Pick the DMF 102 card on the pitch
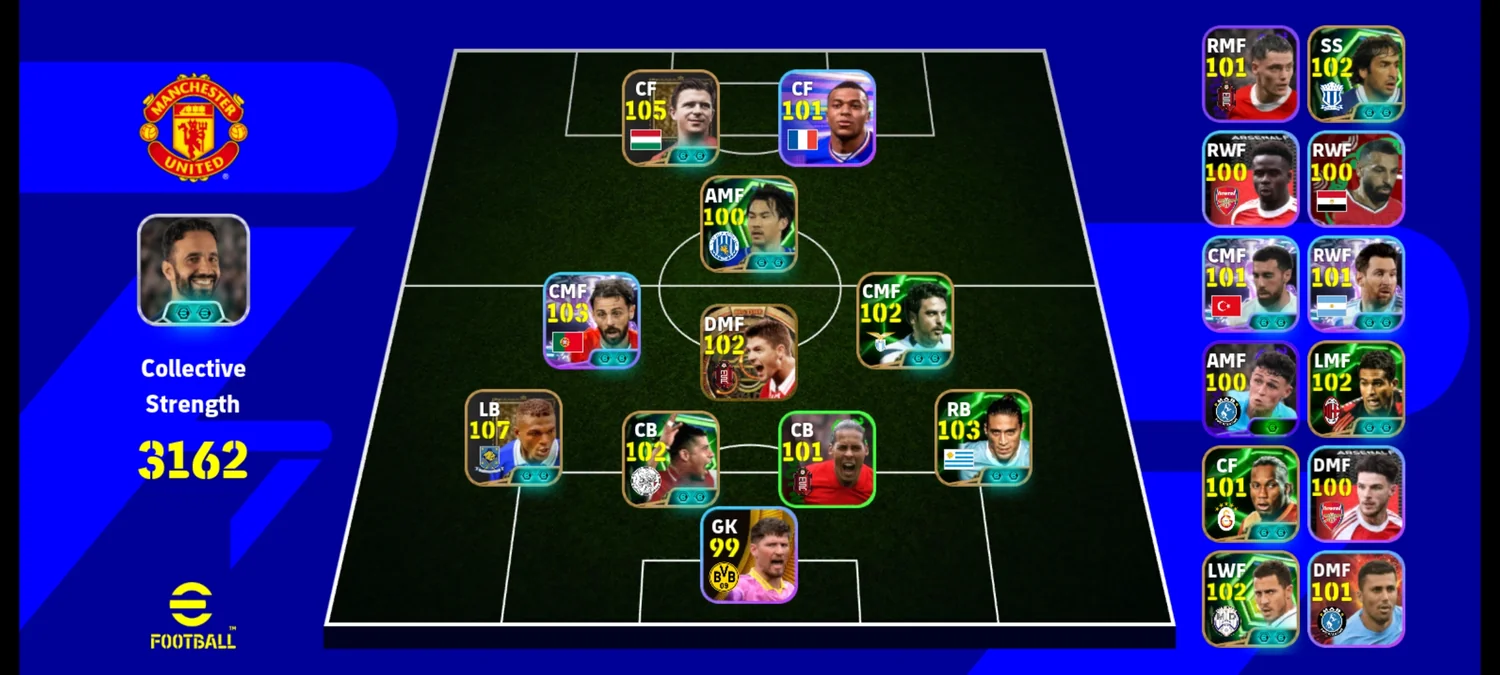The height and width of the screenshot is (675, 1500). click(x=749, y=352)
